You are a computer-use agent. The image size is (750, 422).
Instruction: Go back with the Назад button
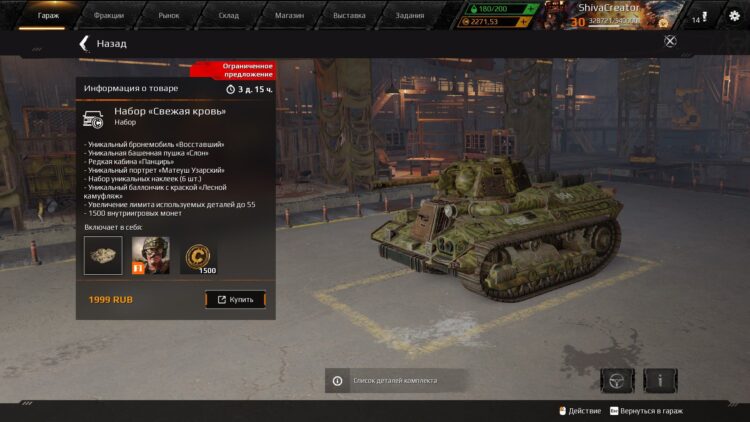[102, 44]
